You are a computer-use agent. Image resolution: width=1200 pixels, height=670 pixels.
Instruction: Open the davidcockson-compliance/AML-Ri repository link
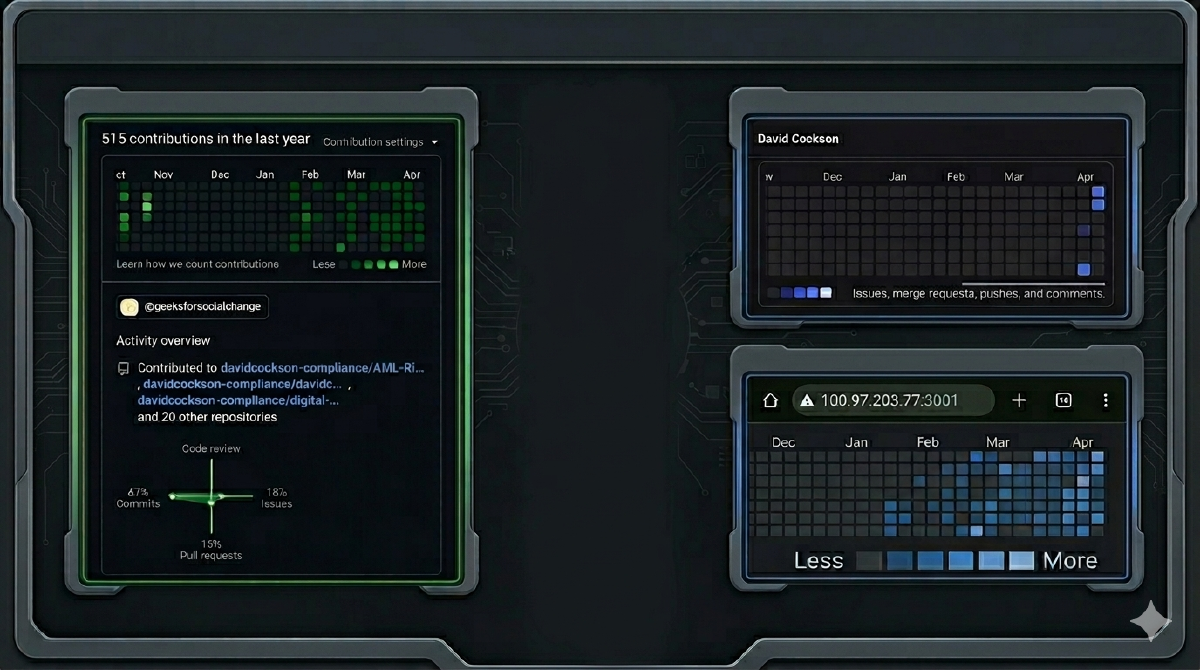point(322,368)
